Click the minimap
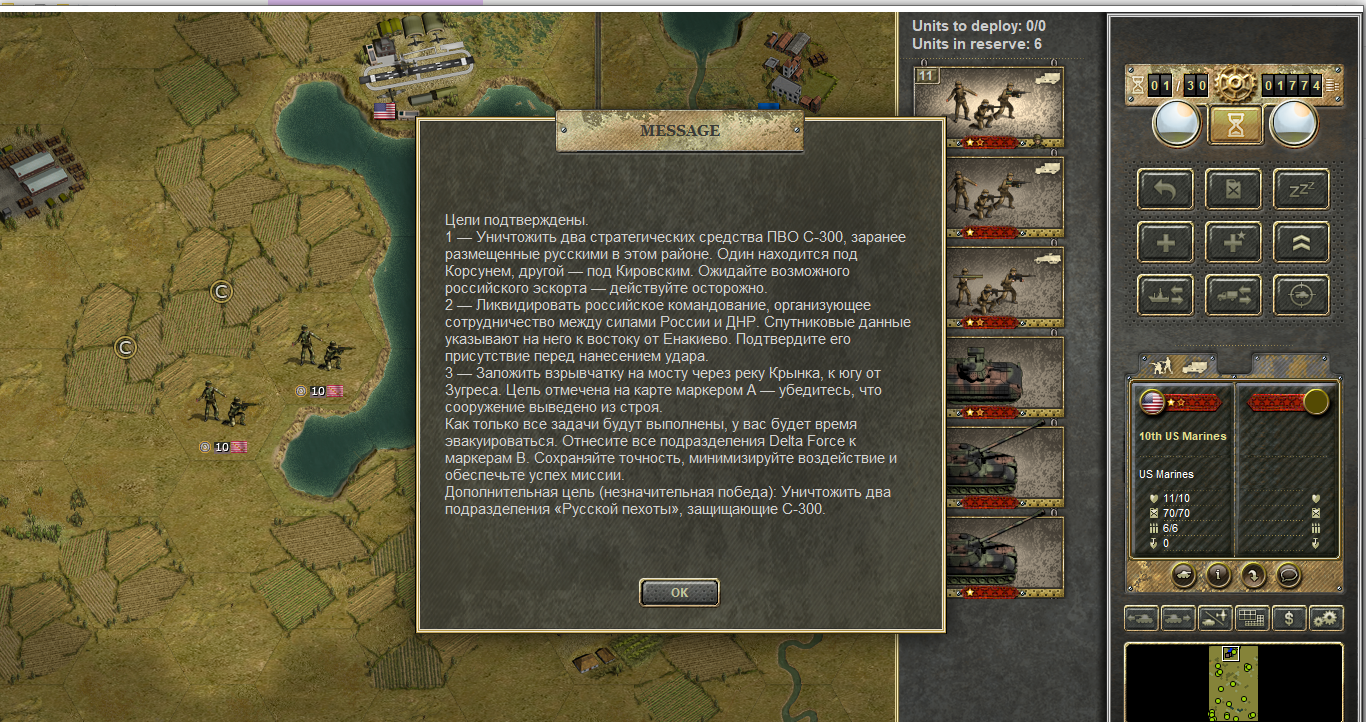Viewport: 1366px width, 722px height. pos(1233,682)
